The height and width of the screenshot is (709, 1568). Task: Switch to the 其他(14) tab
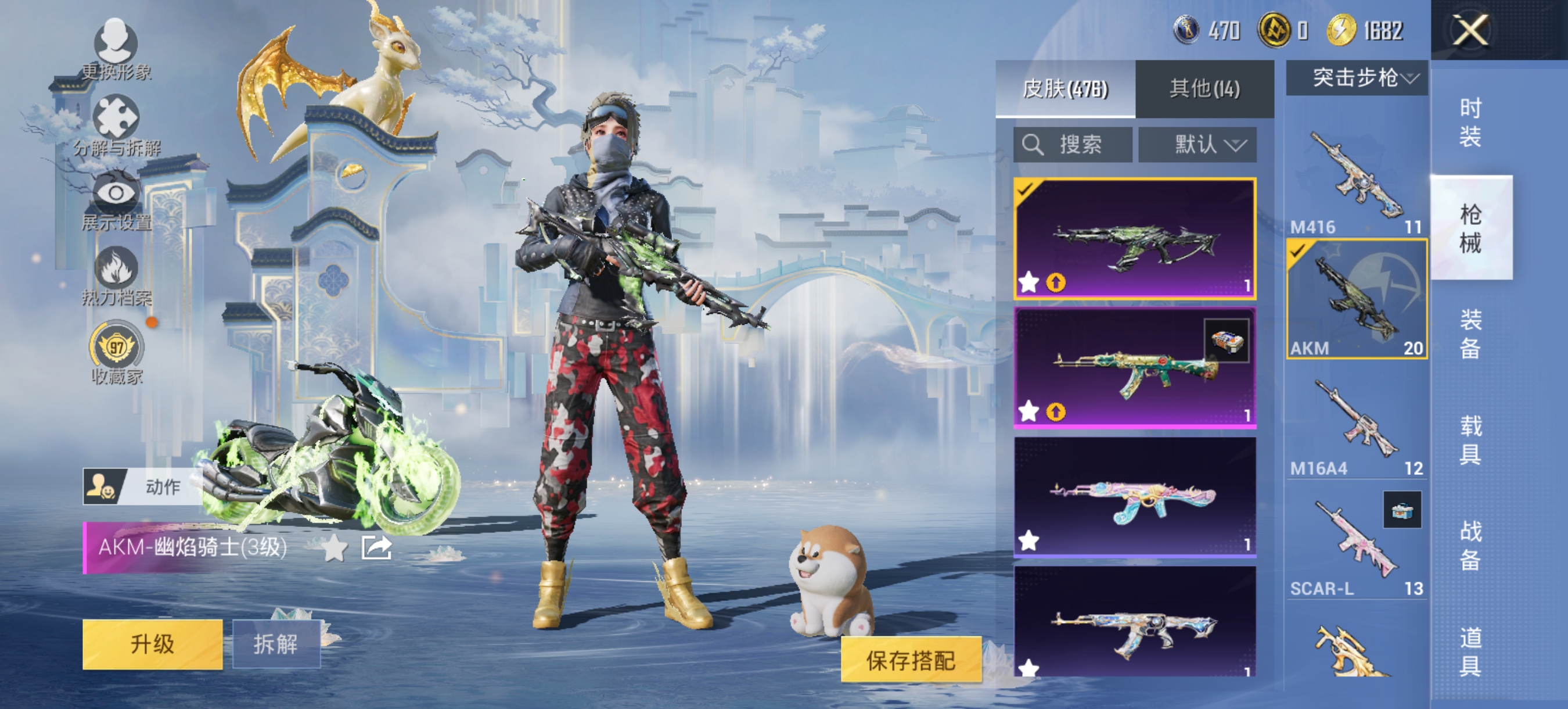[1204, 88]
